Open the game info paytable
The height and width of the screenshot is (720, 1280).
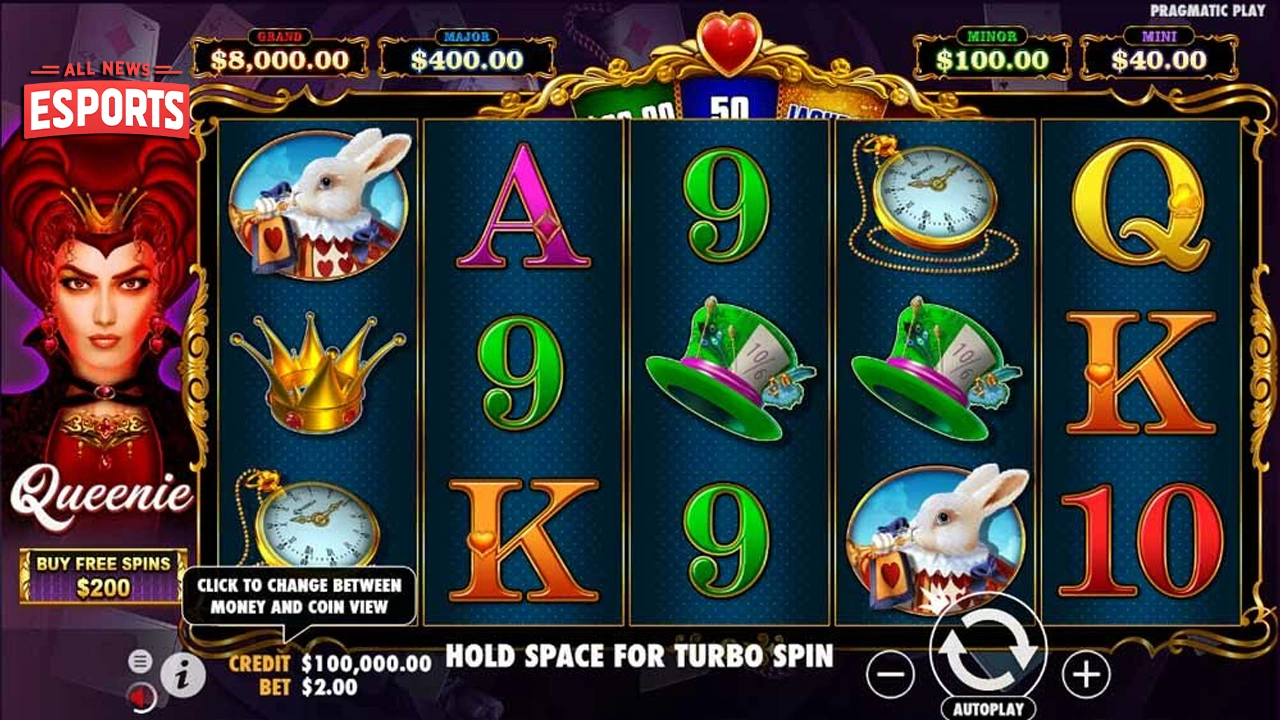(x=182, y=676)
